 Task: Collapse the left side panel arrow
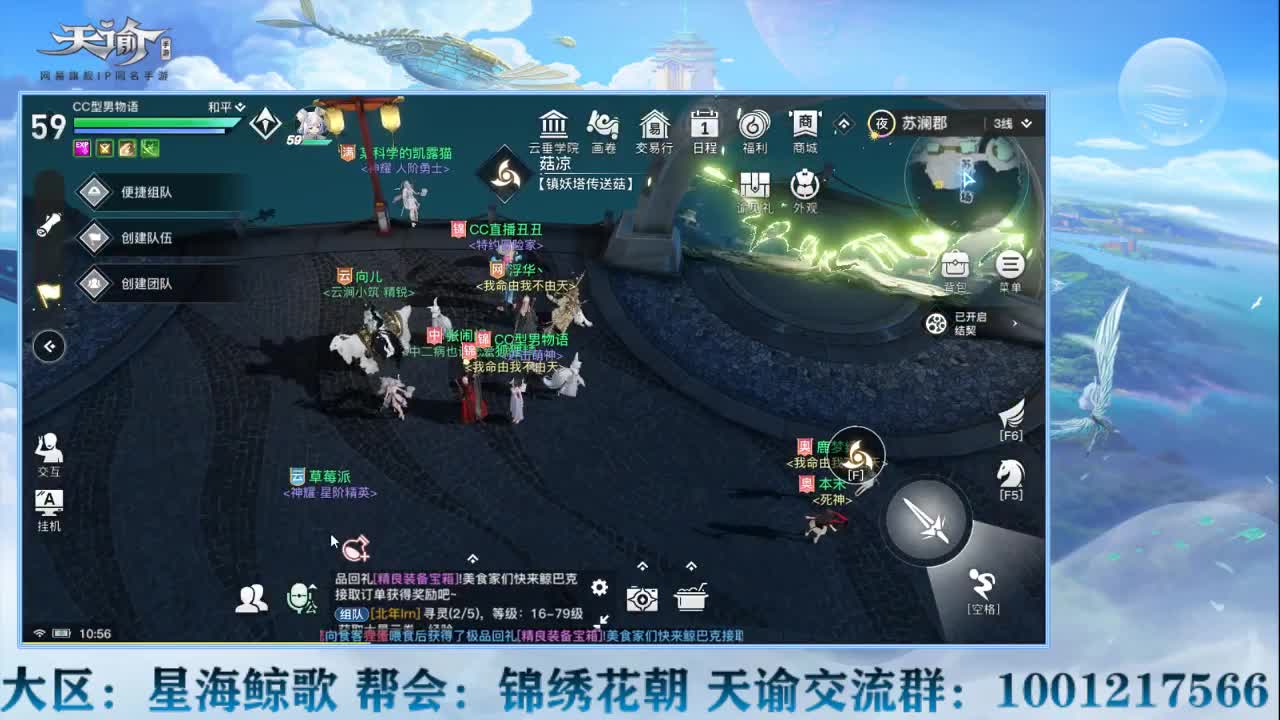46,347
